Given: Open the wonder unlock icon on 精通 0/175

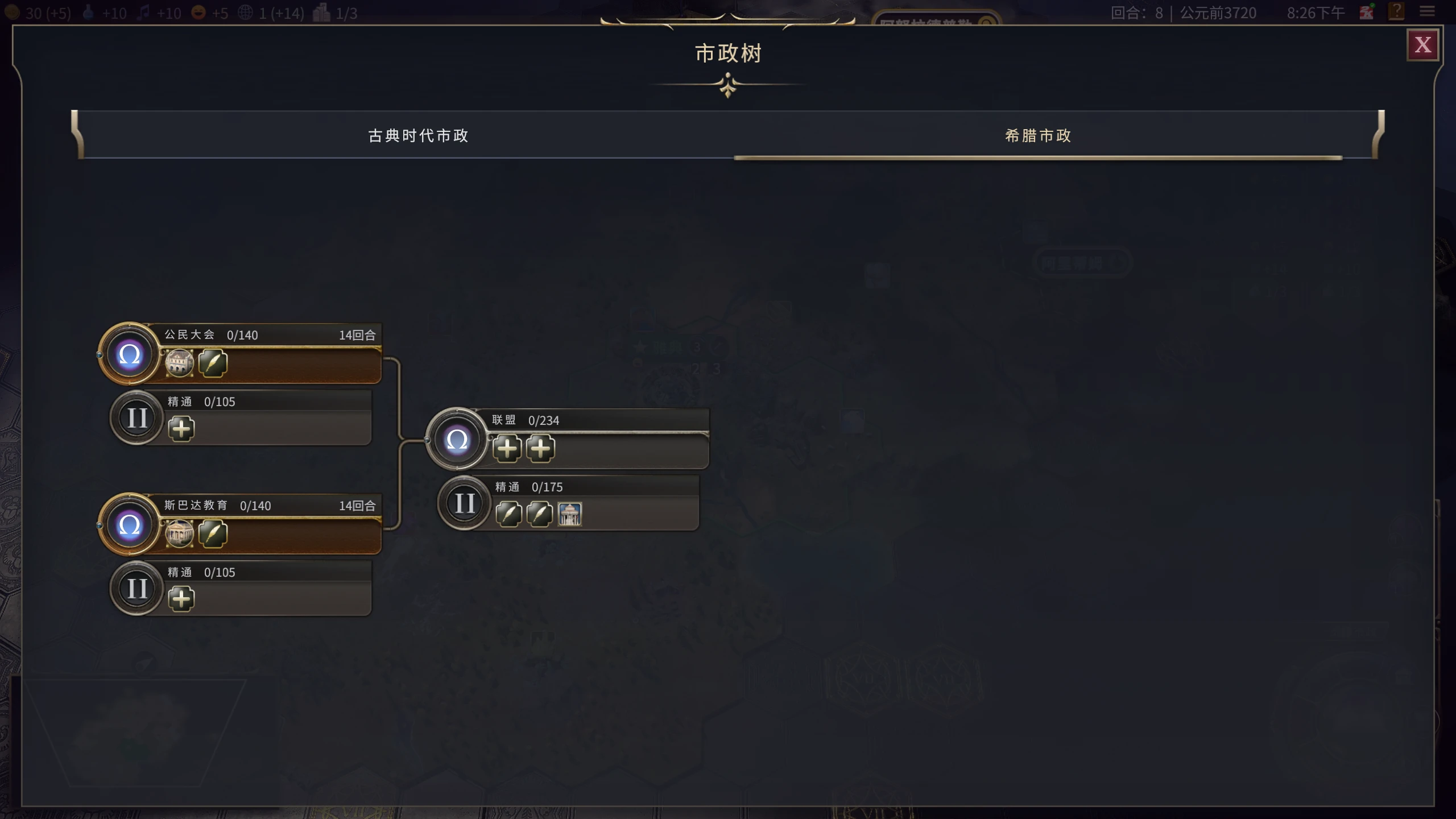Looking at the screenshot, I should coord(570,514).
